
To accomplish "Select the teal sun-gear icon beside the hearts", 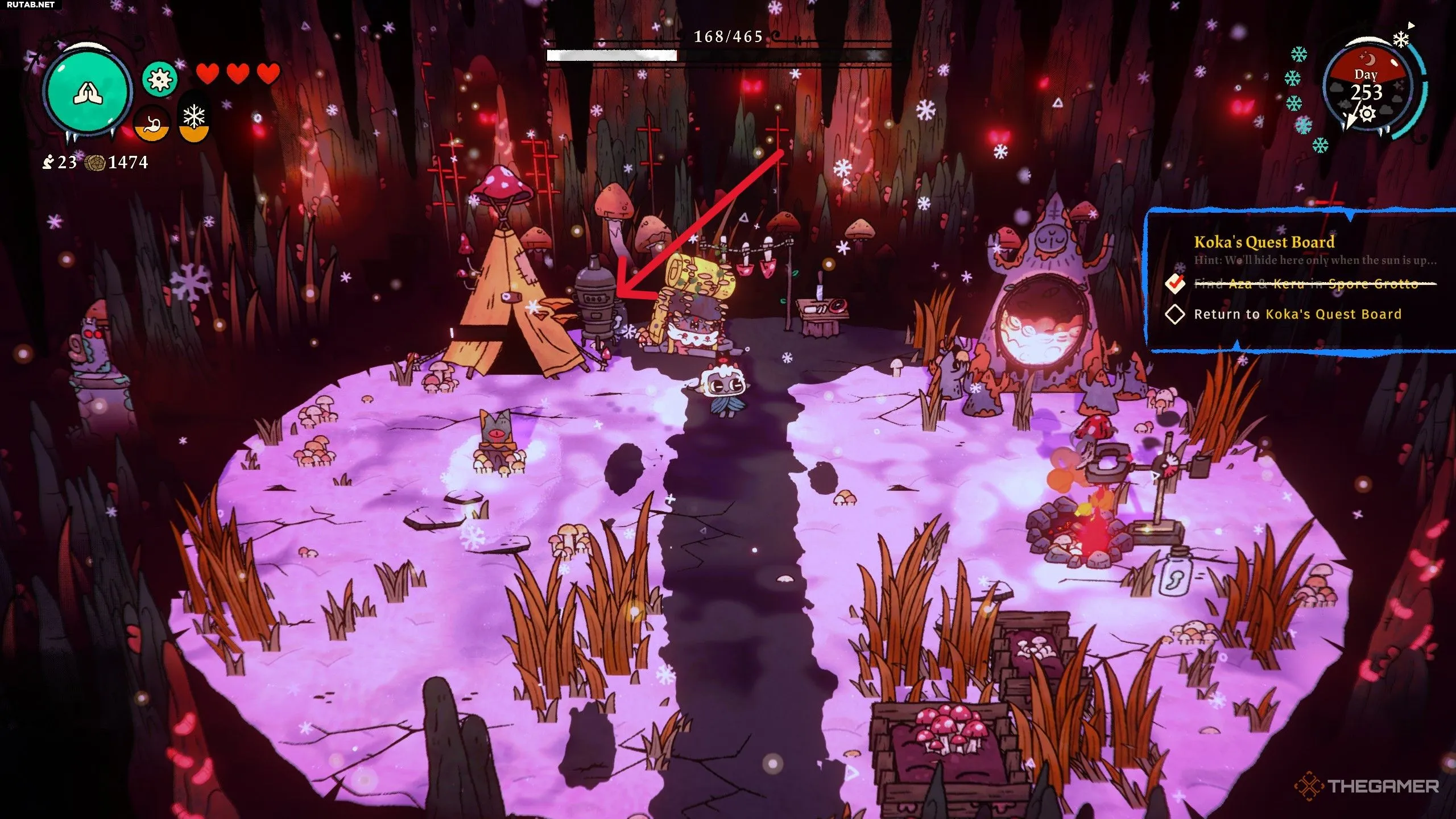I will 159,79.
